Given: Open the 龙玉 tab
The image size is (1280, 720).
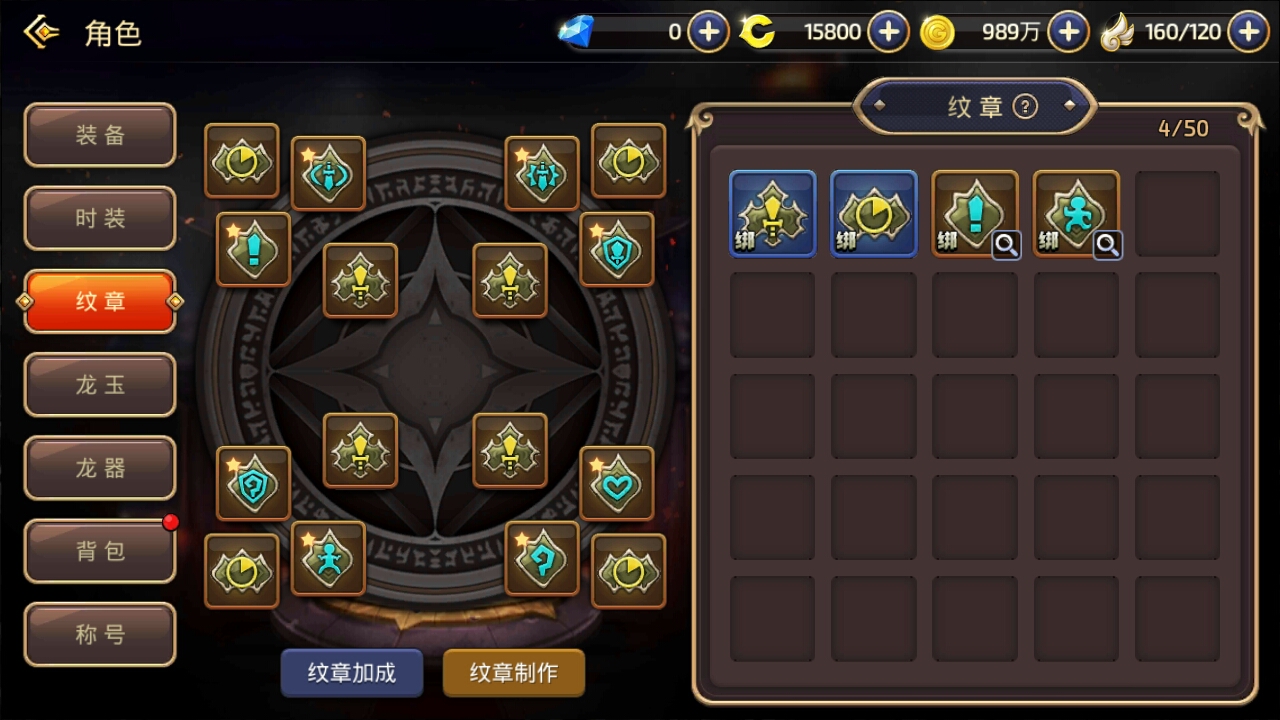Looking at the screenshot, I should pyautogui.click(x=100, y=384).
